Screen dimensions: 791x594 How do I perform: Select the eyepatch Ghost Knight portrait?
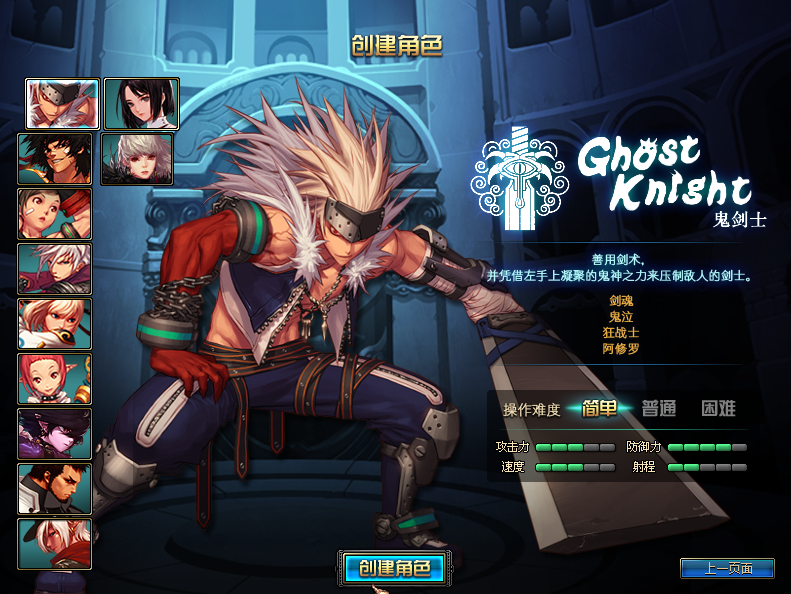[62, 104]
